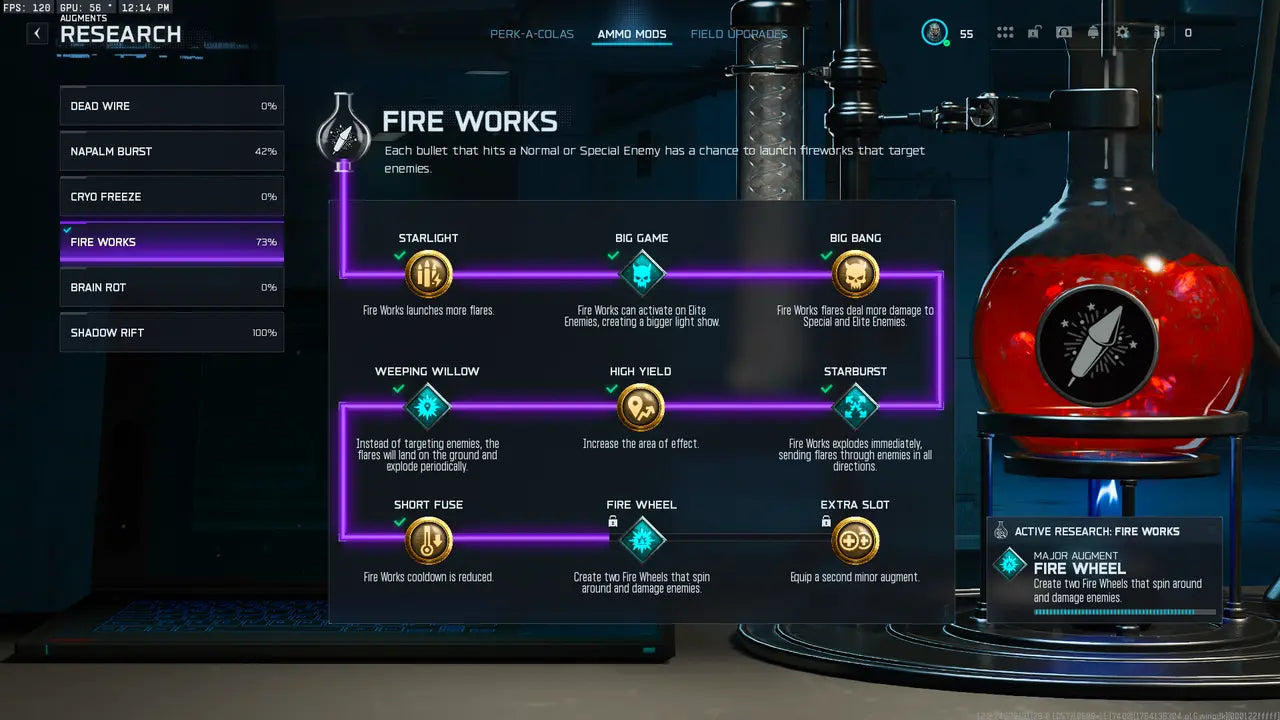Select the Short Fuse cooldown augment
Viewport: 1280px width, 720px height.
[x=429, y=541]
